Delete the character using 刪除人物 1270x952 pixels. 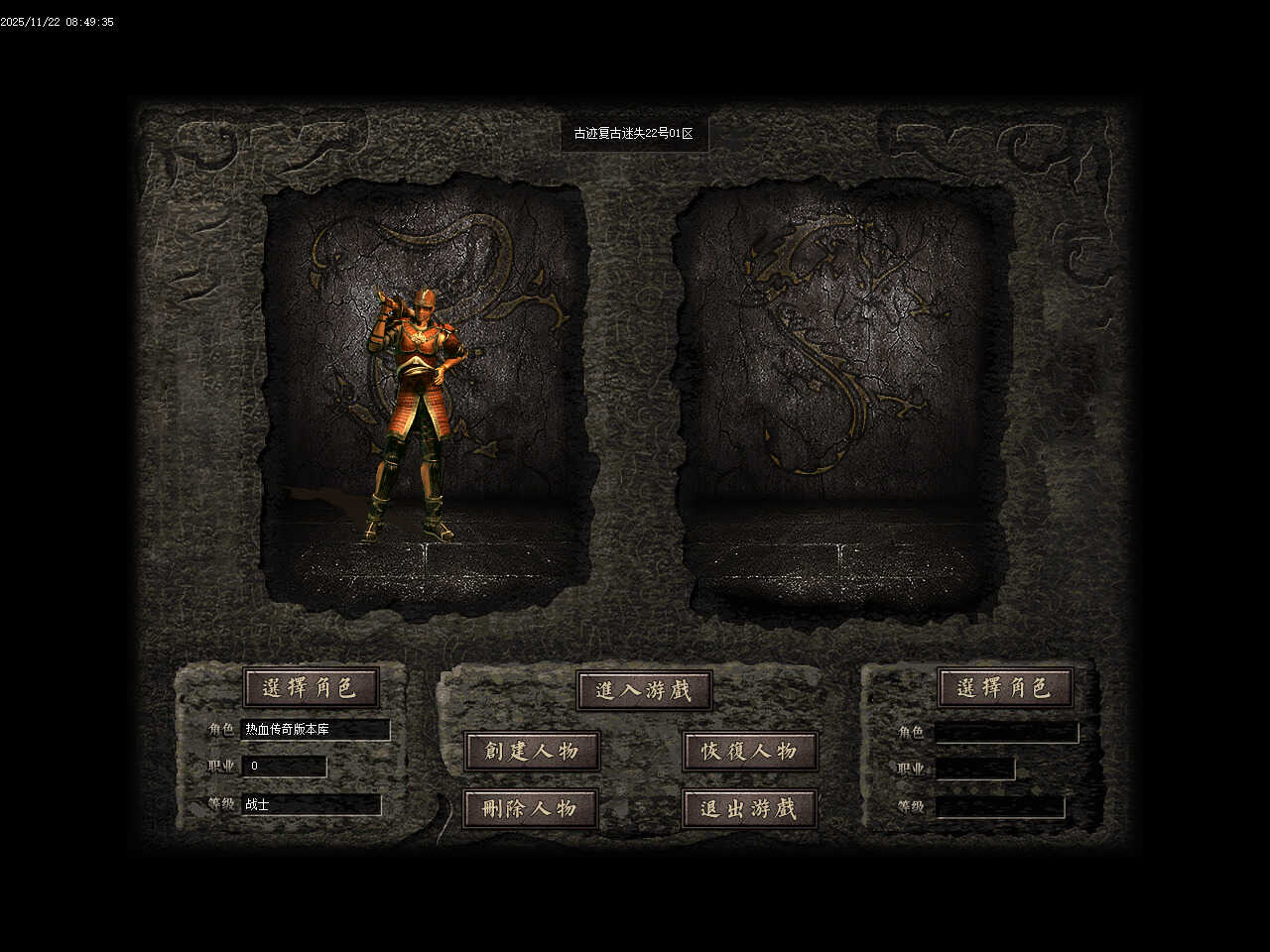pyautogui.click(x=531, y=808)
